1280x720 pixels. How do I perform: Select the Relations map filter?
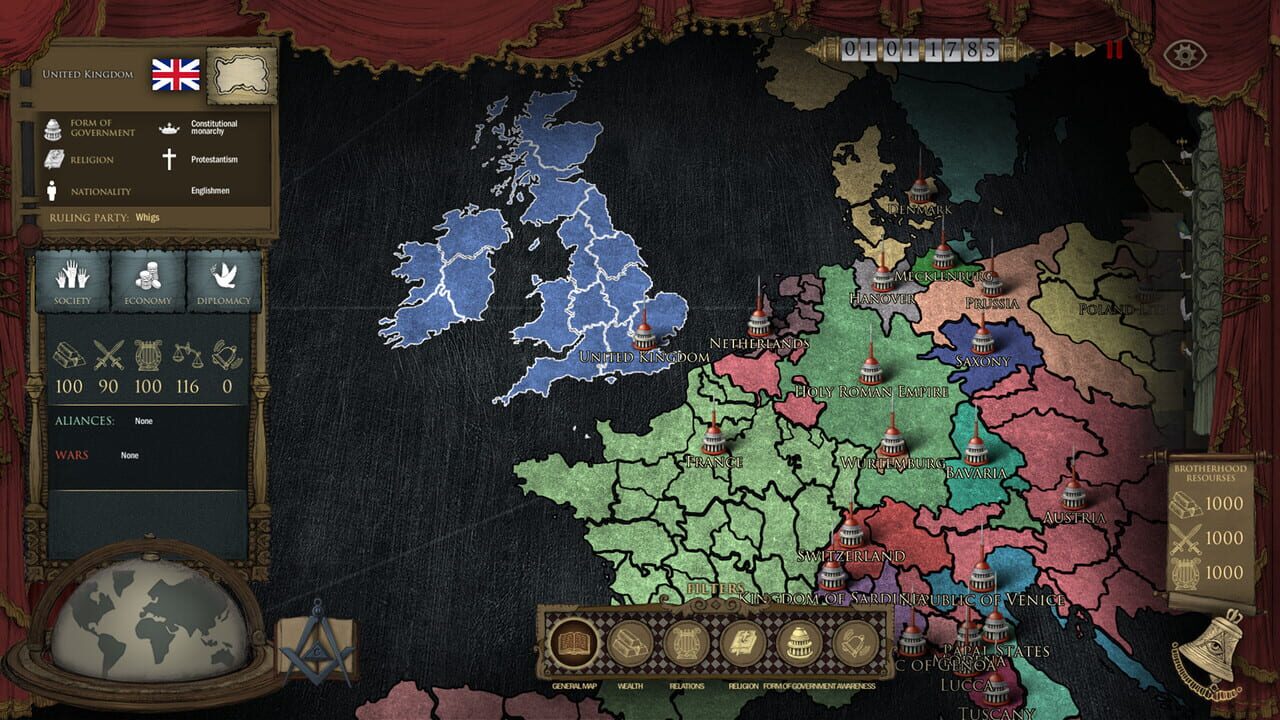(x=685, y=640)
